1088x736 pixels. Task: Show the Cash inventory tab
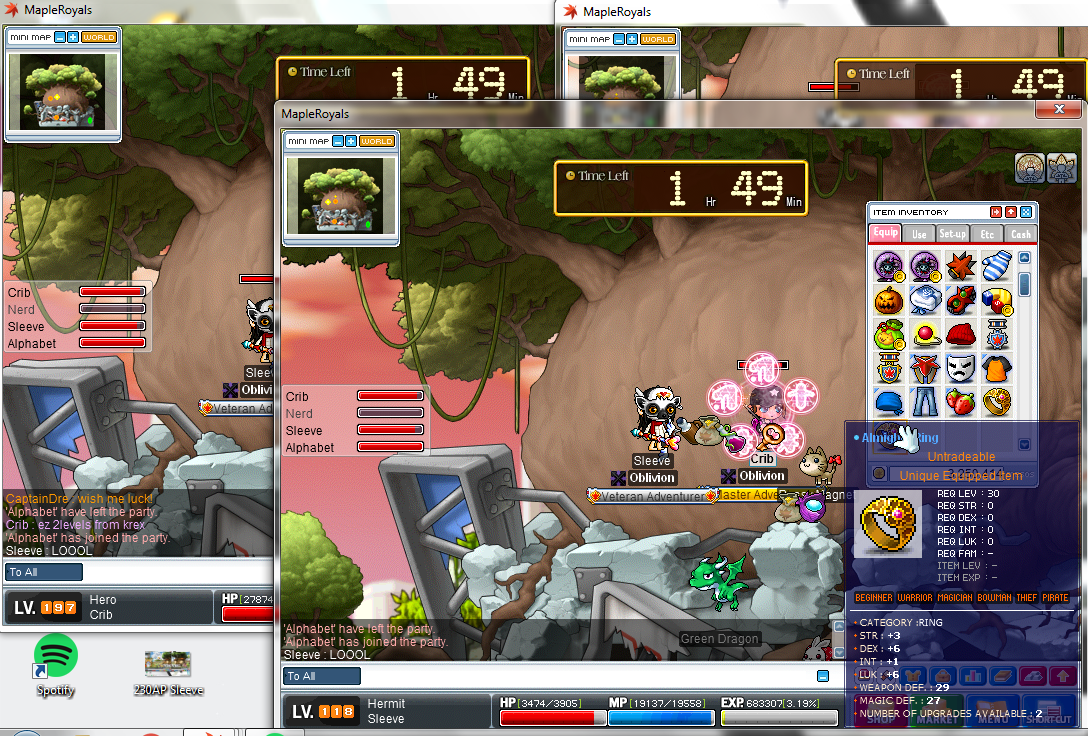pyautogui.click(x=1020, y=233)
